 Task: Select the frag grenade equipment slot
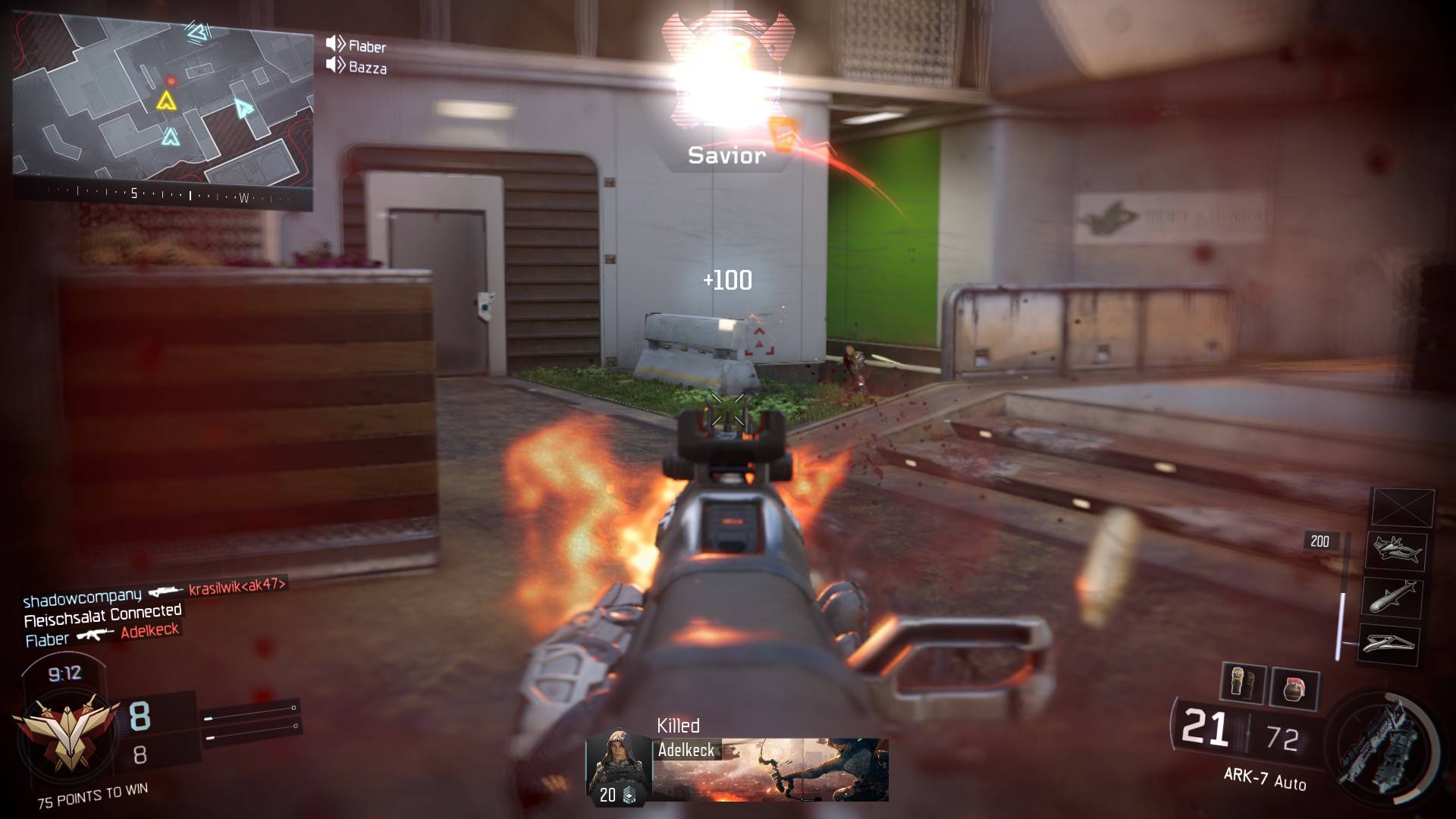tap(1294, 689)
